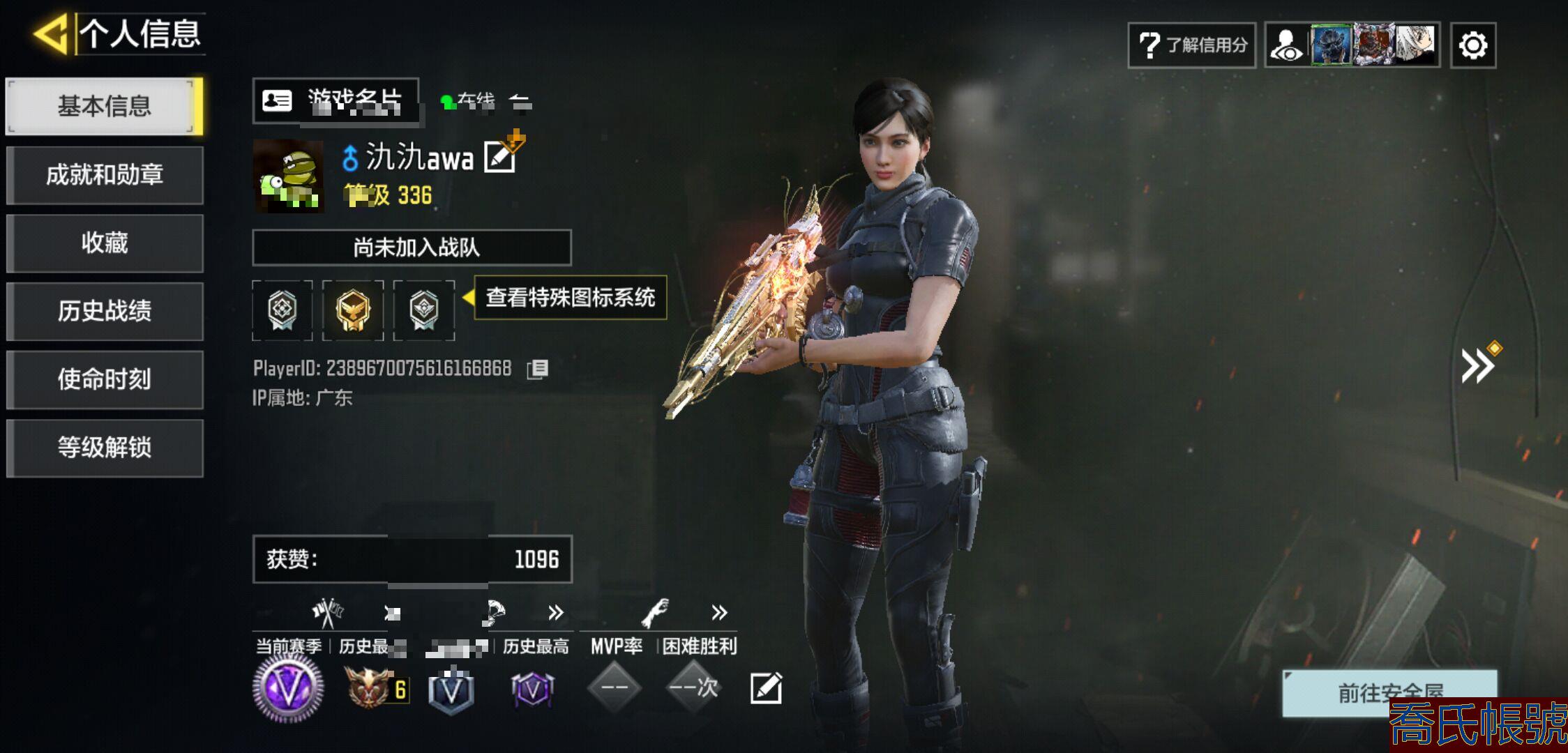Image resolution: width=1568 pixels, height=753 pixels.
Task: Toggle the eye visibility icon near avatars
Action: (x=1286, y=46)
